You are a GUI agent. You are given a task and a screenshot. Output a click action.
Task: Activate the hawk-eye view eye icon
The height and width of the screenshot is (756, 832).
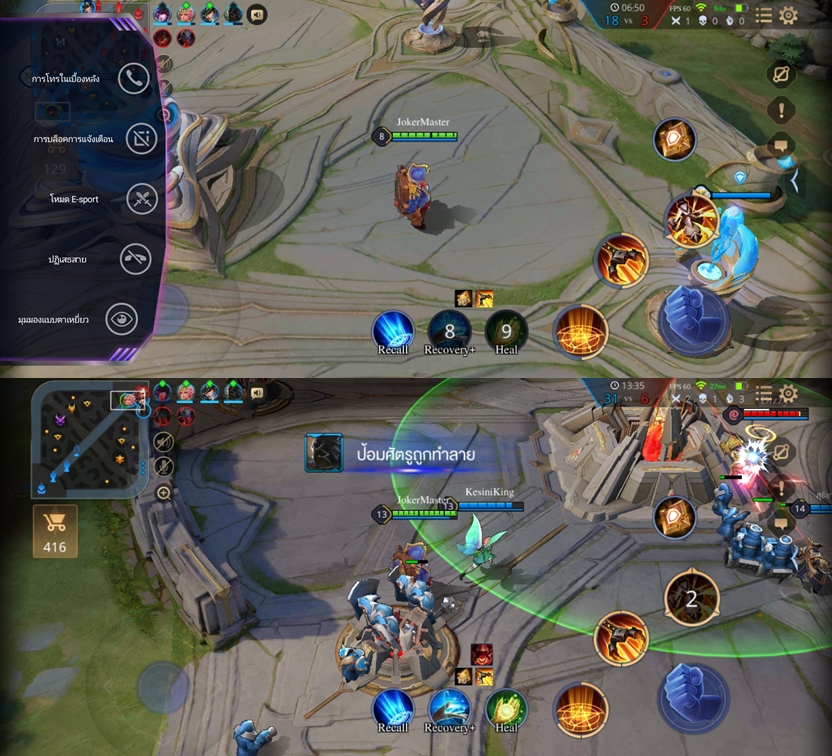tap(122, 319)
